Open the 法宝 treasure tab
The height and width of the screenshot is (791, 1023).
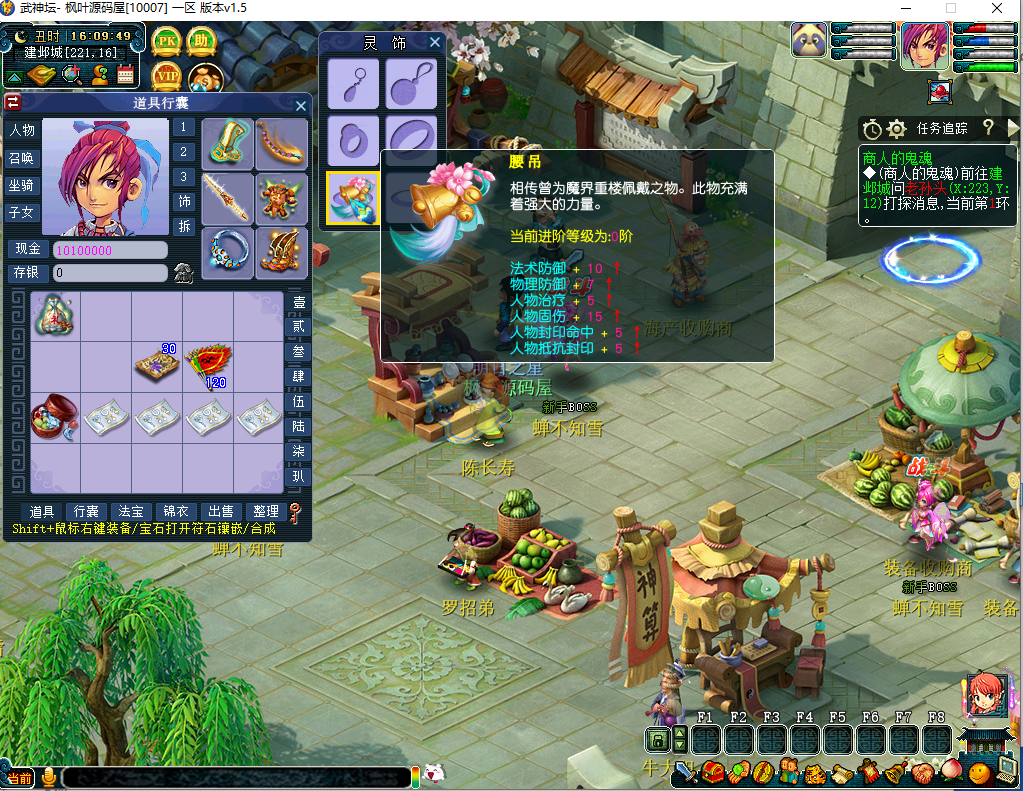(x=130, y=512)
